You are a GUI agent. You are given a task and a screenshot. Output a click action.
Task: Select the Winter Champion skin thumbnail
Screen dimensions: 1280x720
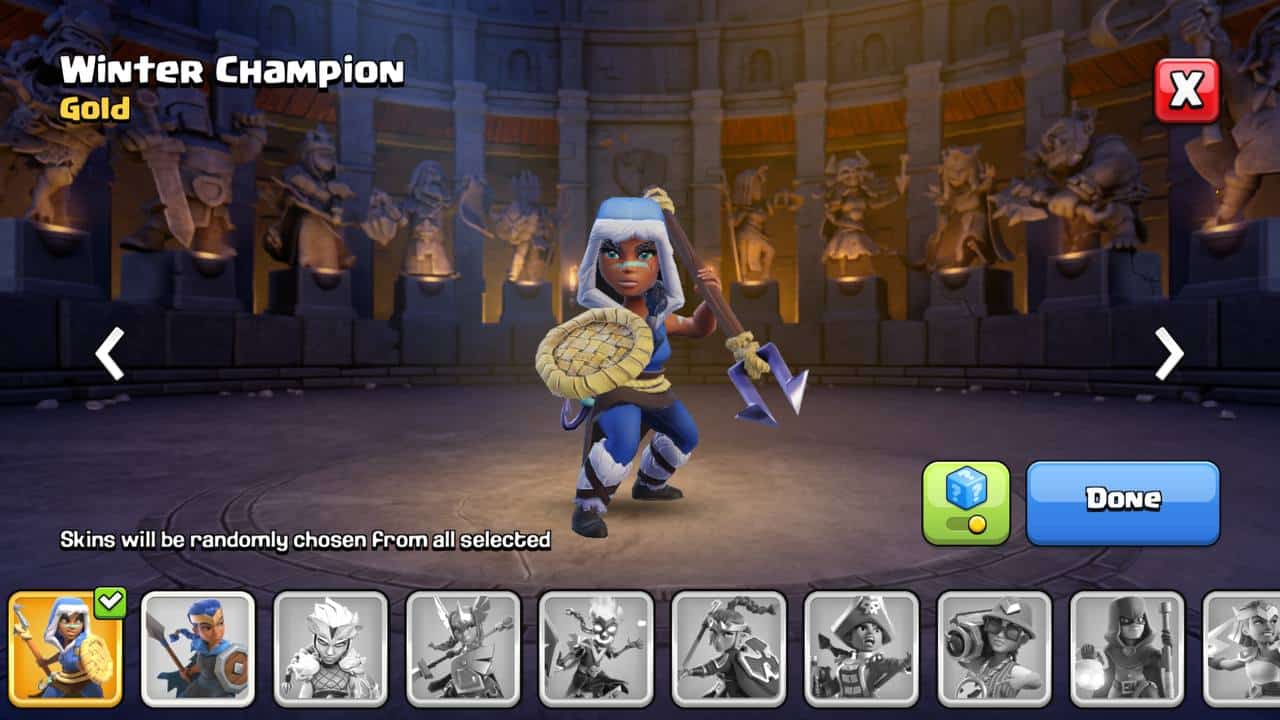[66, 649]
